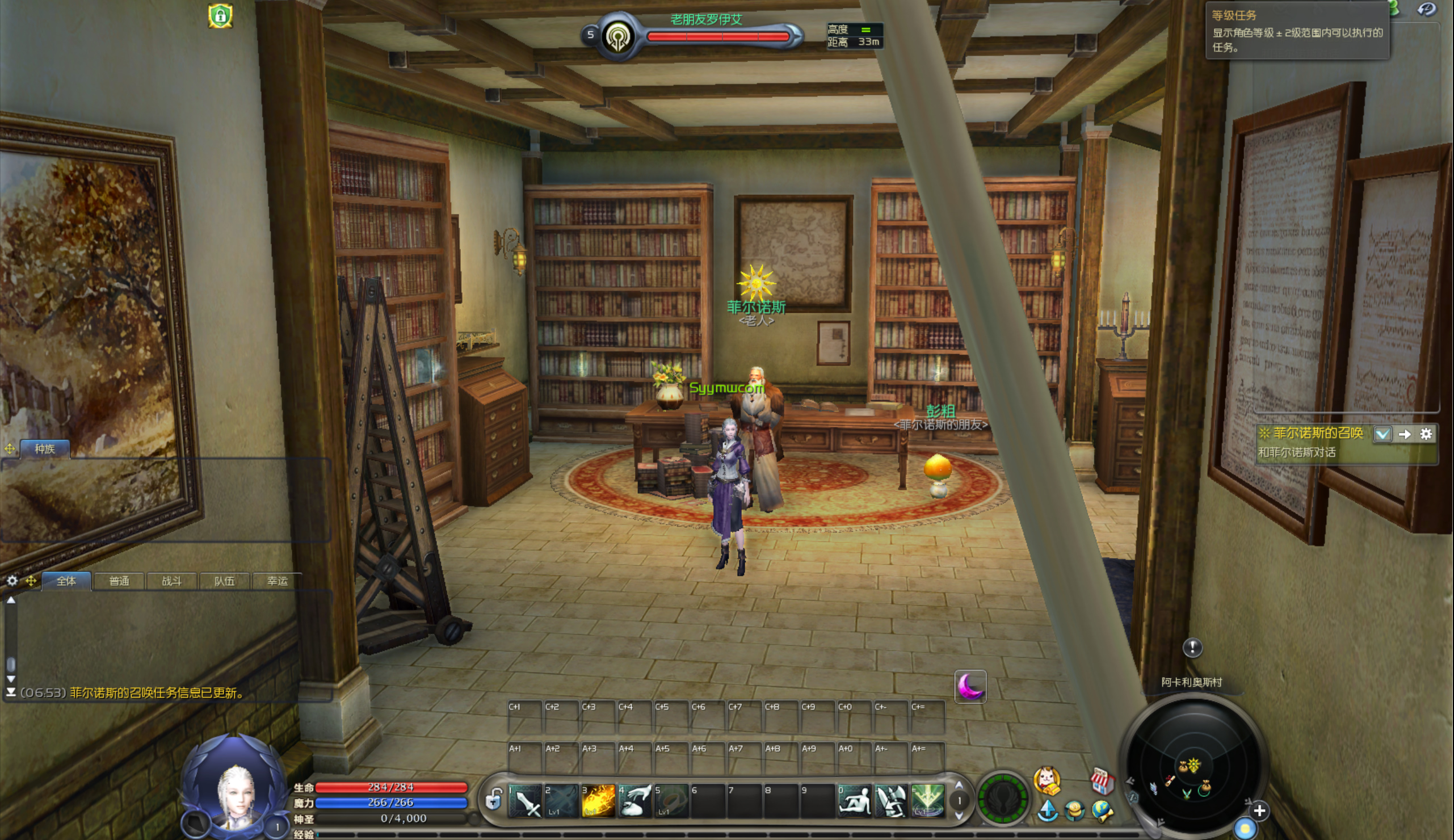Open the circular radar minimap
1454x840 pixels.
(1193, 762)
